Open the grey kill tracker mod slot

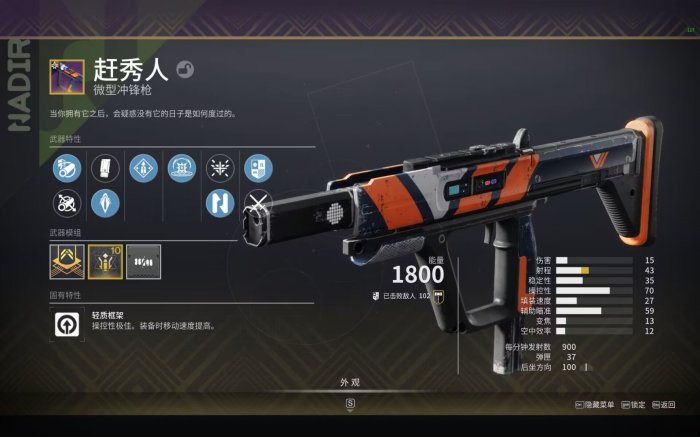point(143,261)
